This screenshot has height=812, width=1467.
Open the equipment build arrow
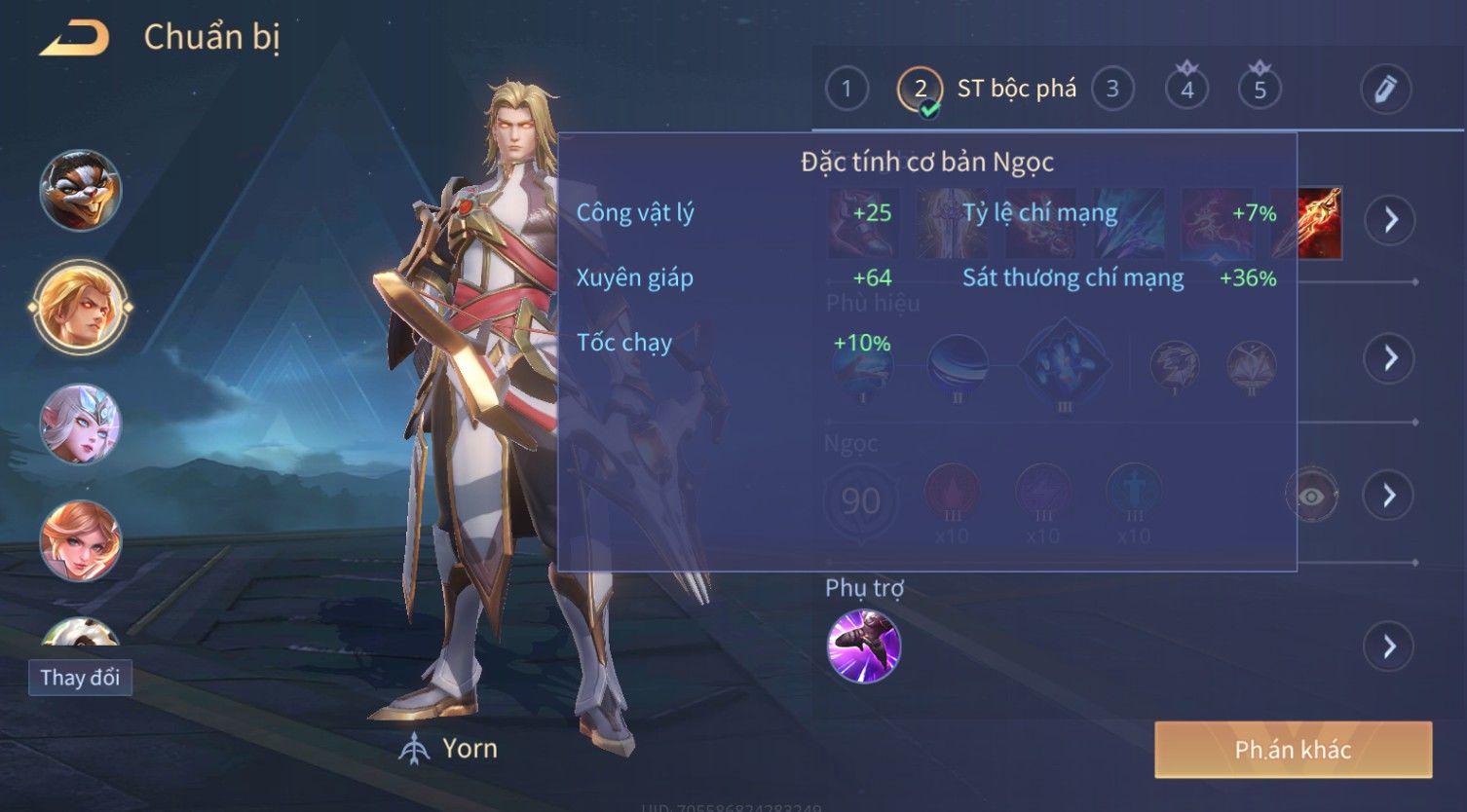click(x=1389, y=220)
